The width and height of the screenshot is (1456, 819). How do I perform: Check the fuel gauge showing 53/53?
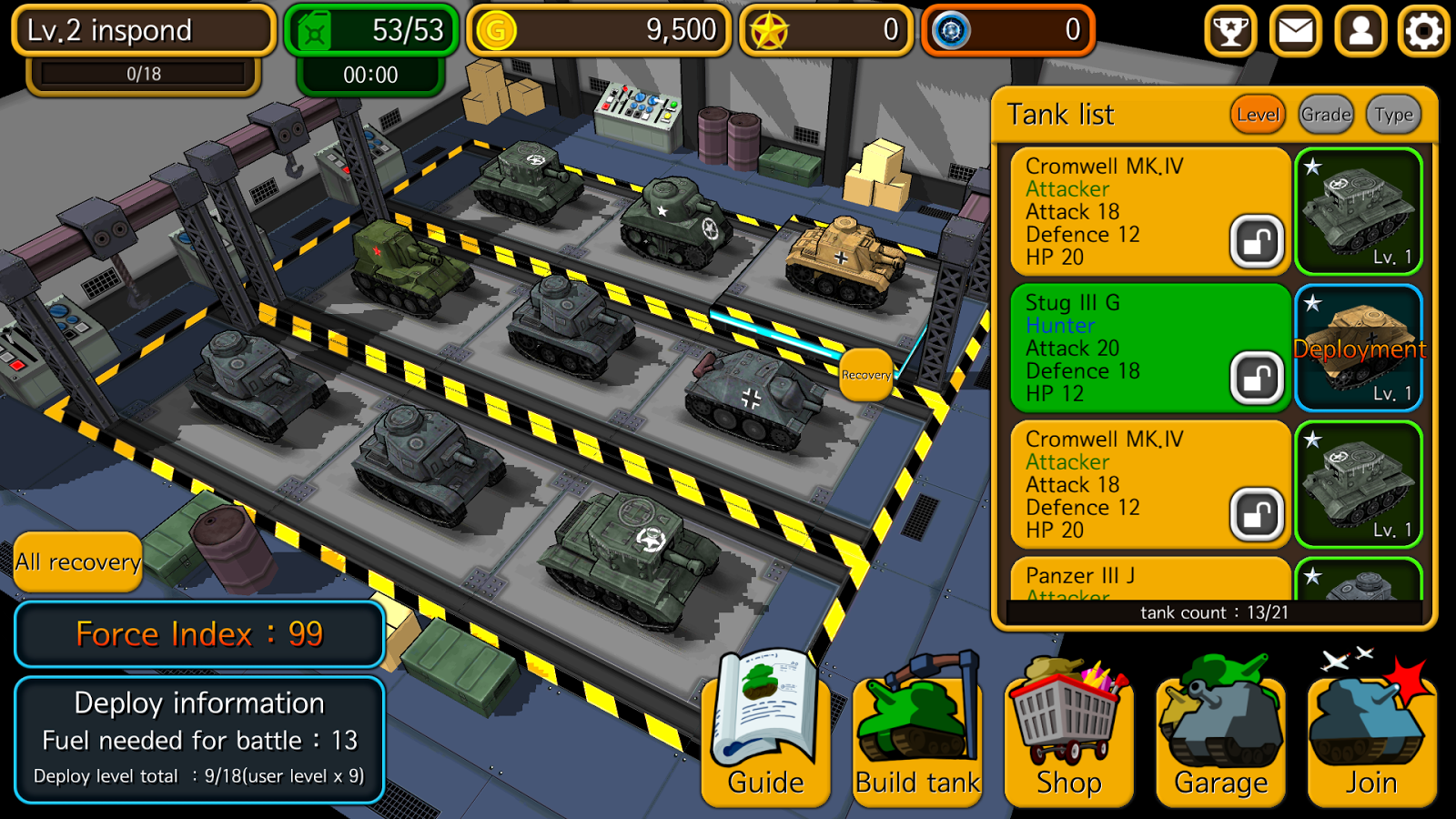click(x=370, y=29)
